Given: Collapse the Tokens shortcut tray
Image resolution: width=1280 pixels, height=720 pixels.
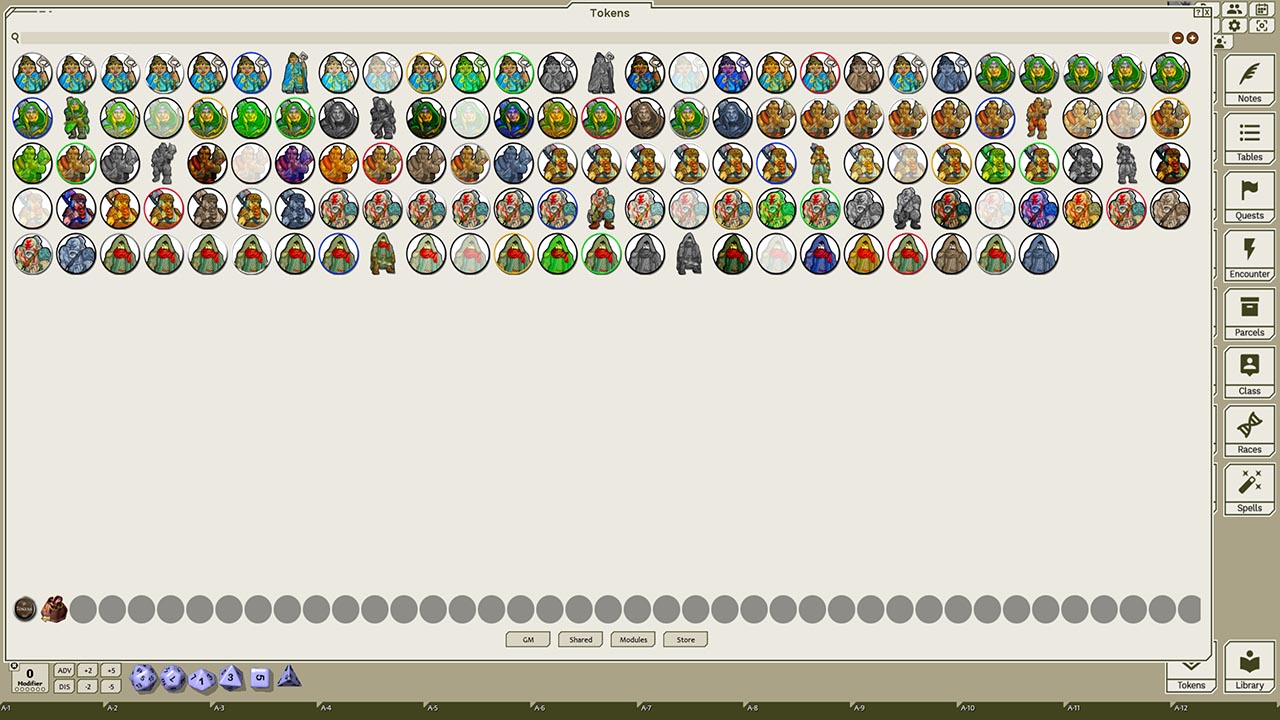Looking at the screenshot, I should click(1190, 663).
